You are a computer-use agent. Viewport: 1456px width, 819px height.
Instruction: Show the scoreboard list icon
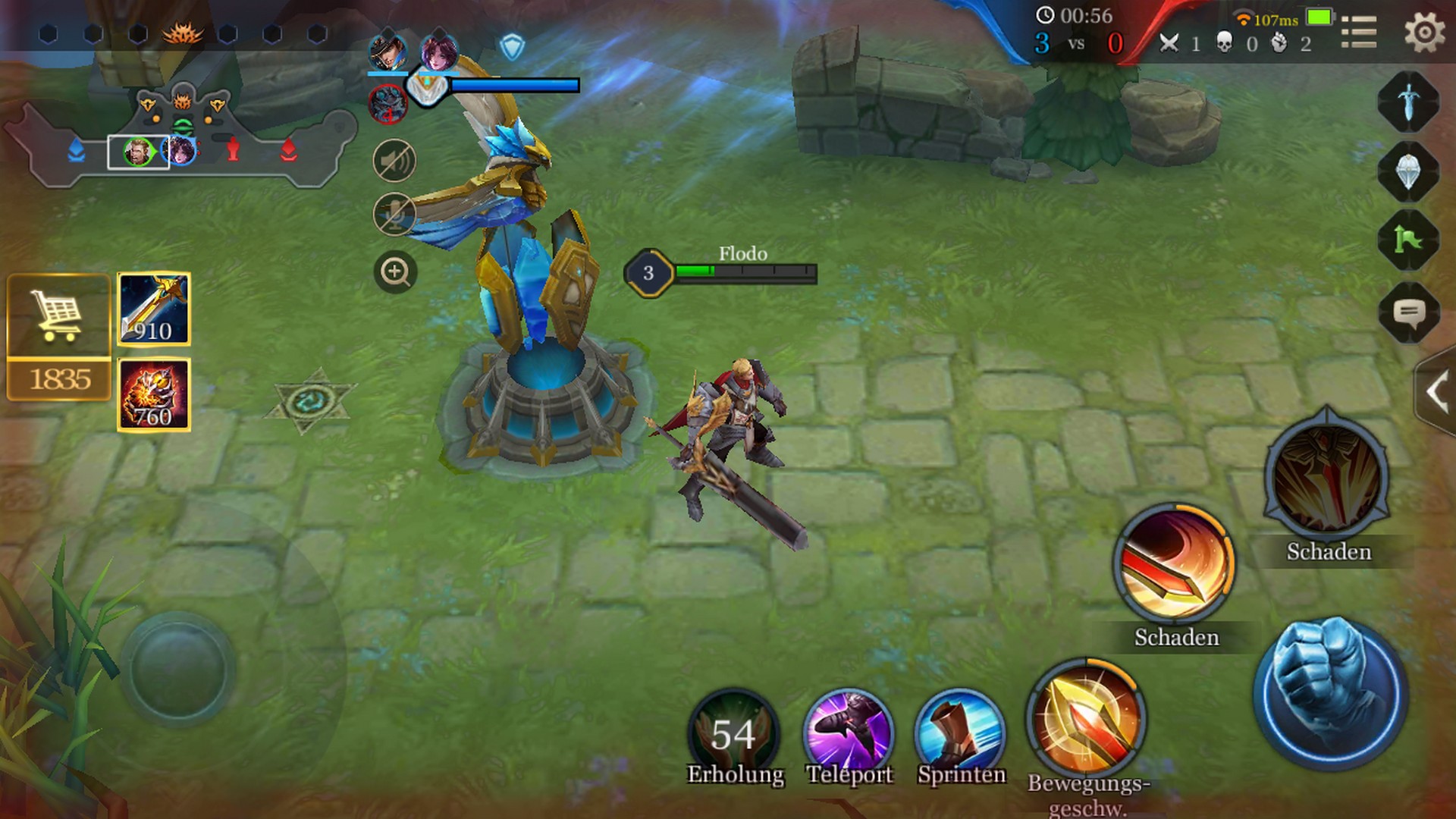click(1358, 33)
